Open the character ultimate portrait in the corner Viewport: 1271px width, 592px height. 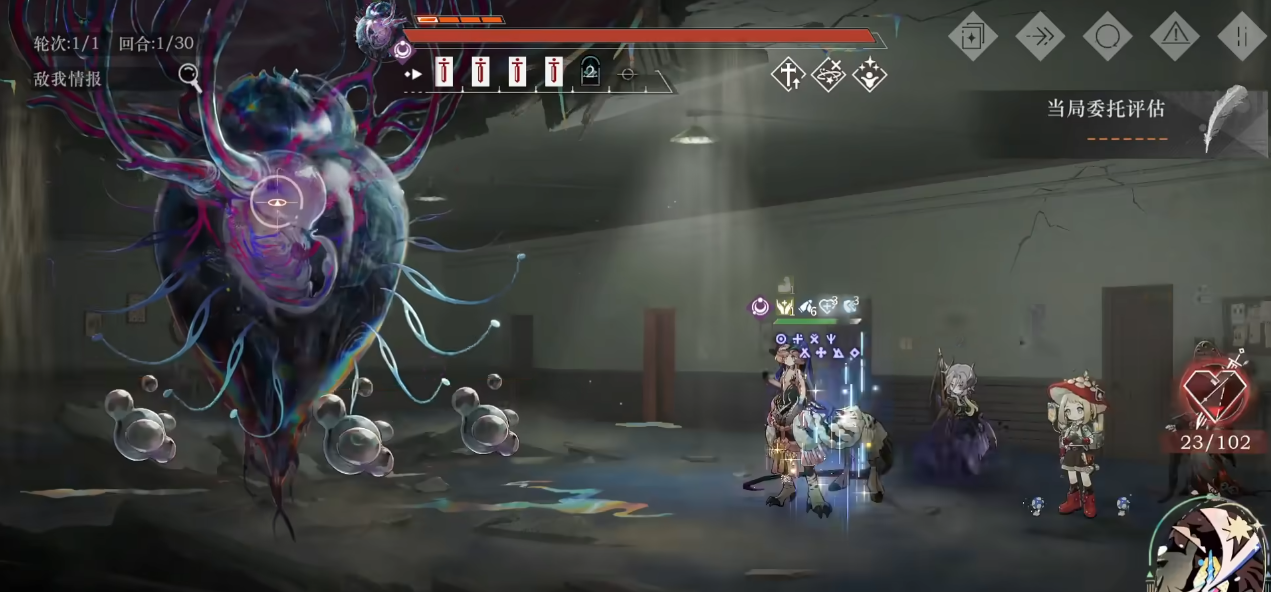tap(1213, 548)
